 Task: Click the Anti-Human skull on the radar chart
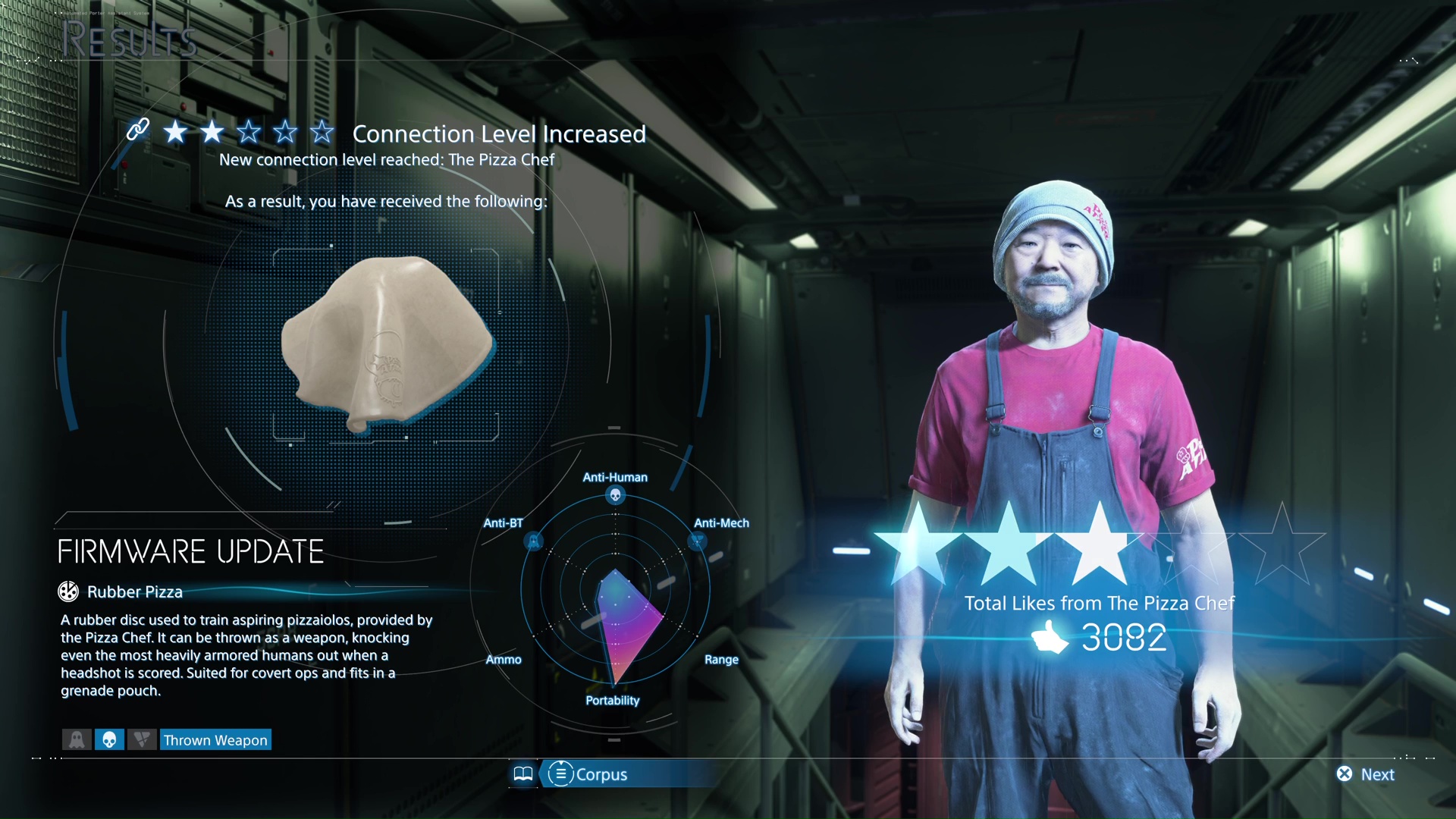(x=616, y=496)
